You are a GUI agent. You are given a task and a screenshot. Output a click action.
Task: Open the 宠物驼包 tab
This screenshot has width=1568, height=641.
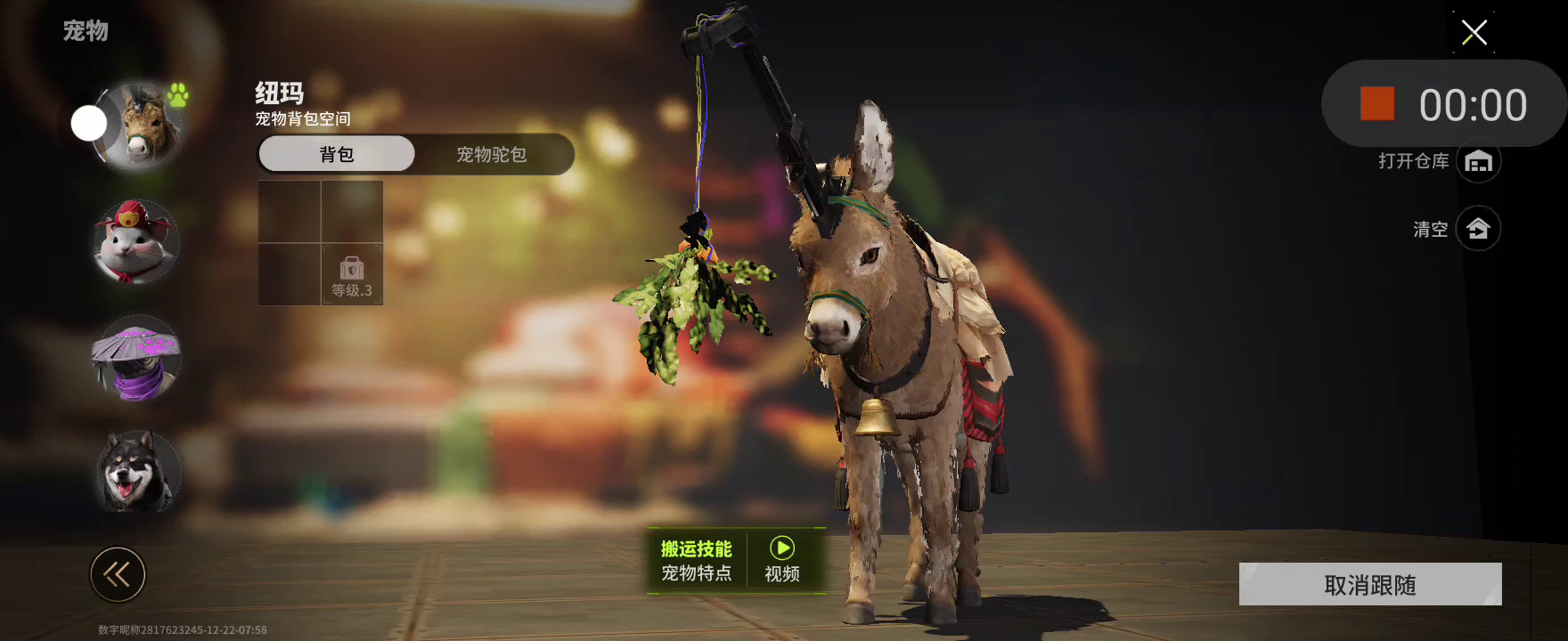(492, 154)
